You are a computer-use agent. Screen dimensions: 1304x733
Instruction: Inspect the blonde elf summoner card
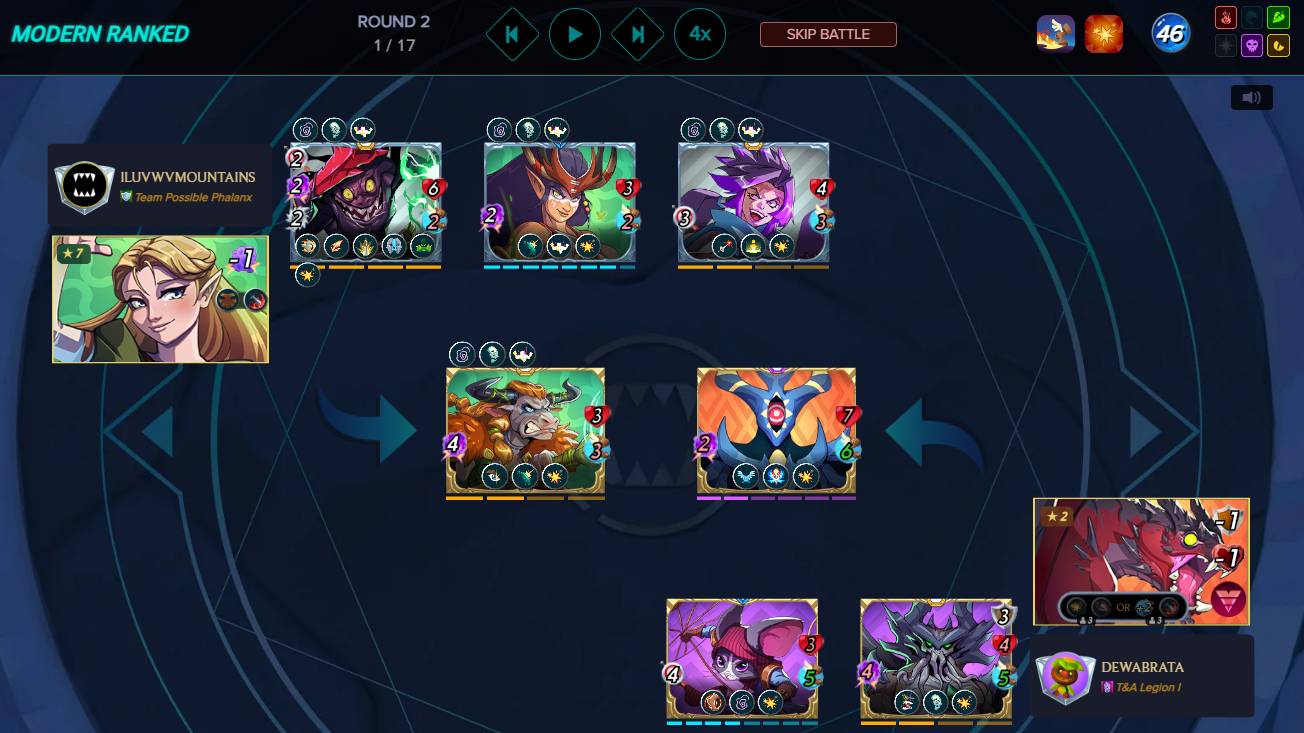[x=160, y=299]
